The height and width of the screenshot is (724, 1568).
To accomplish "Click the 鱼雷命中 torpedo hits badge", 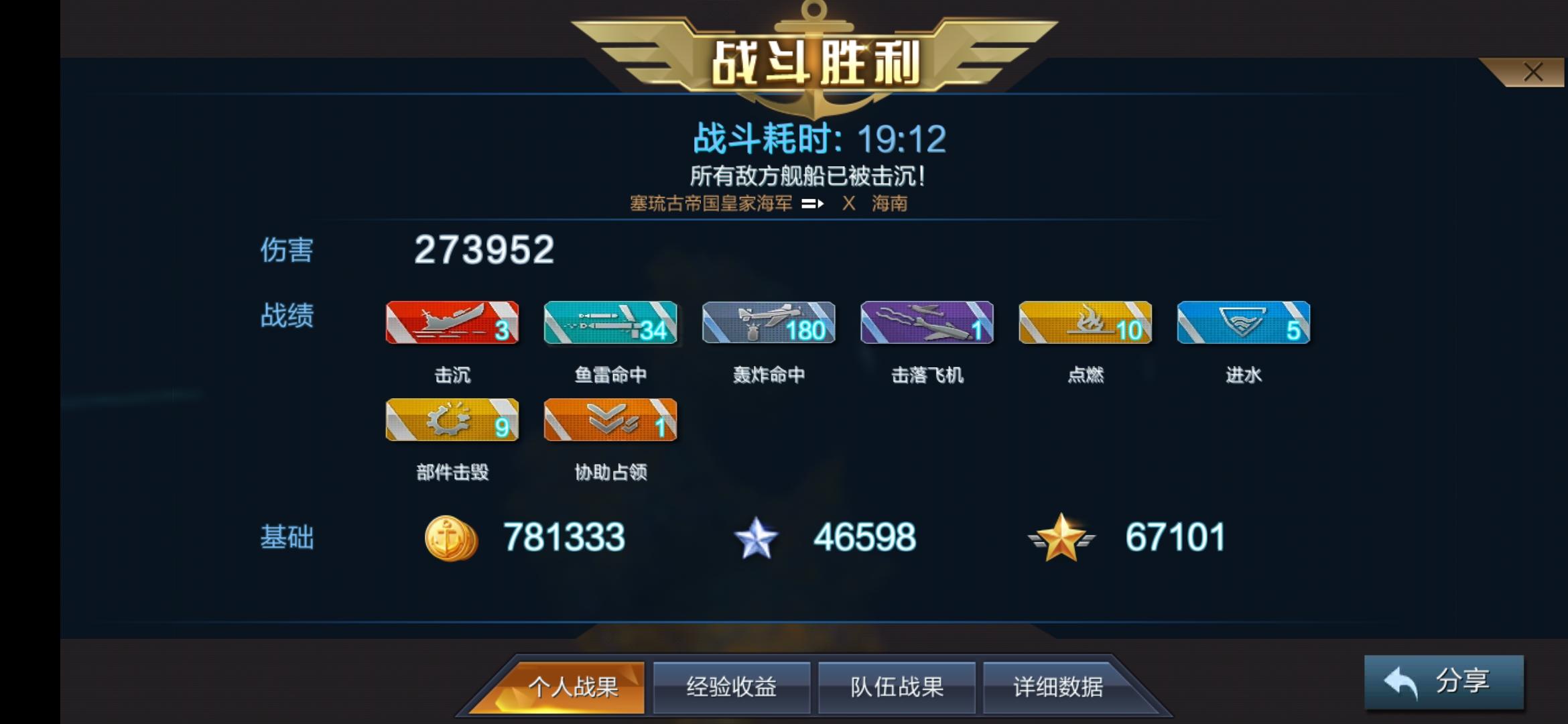I will point(610,324).
